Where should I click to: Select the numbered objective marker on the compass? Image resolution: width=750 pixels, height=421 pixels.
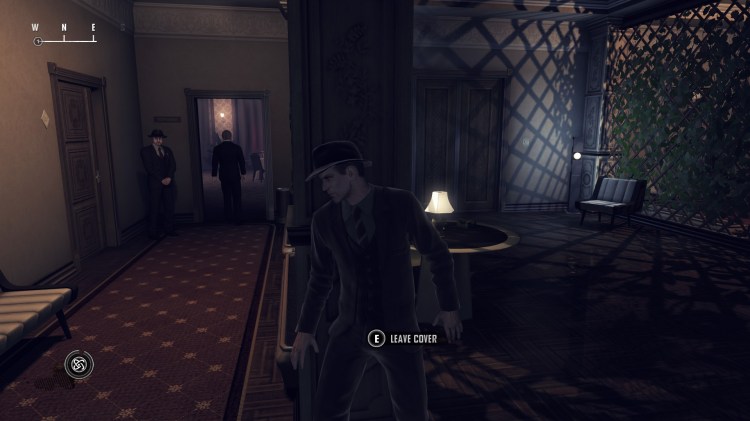point(38,42)
